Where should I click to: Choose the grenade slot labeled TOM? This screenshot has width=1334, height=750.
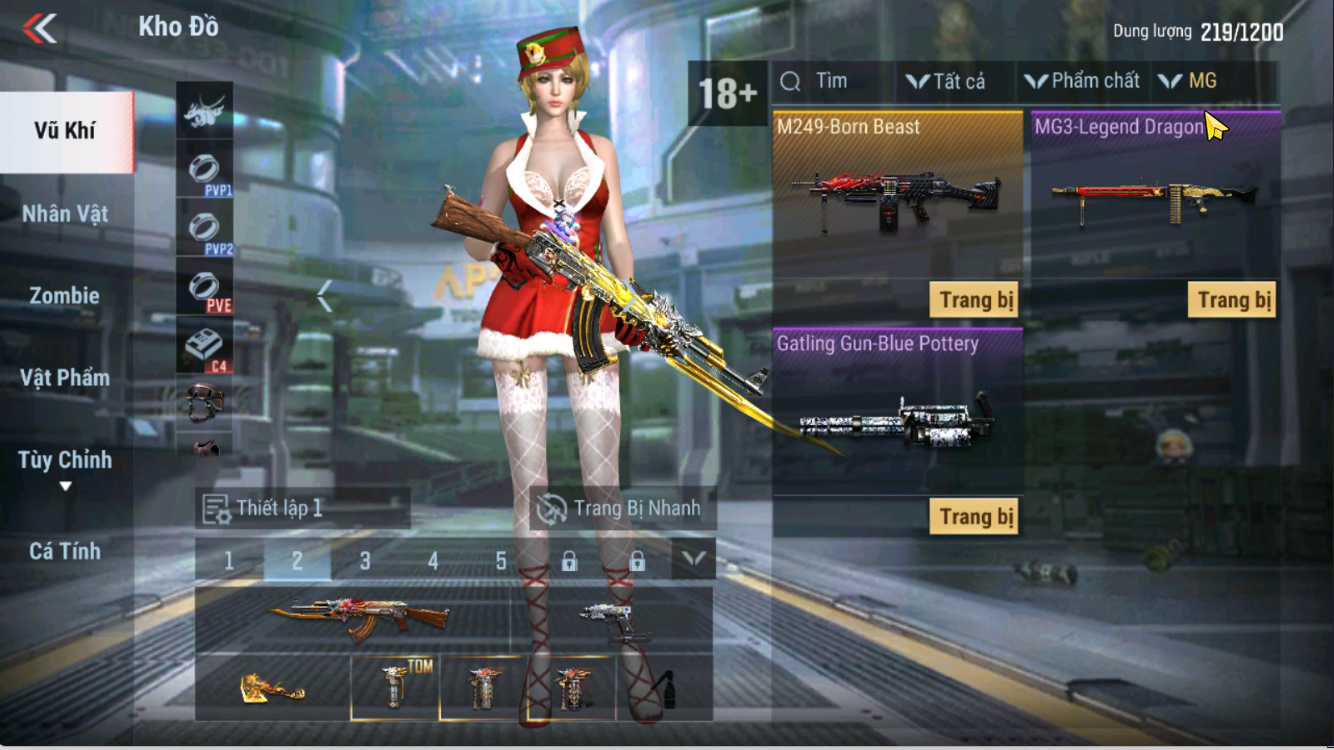point(395,687)
